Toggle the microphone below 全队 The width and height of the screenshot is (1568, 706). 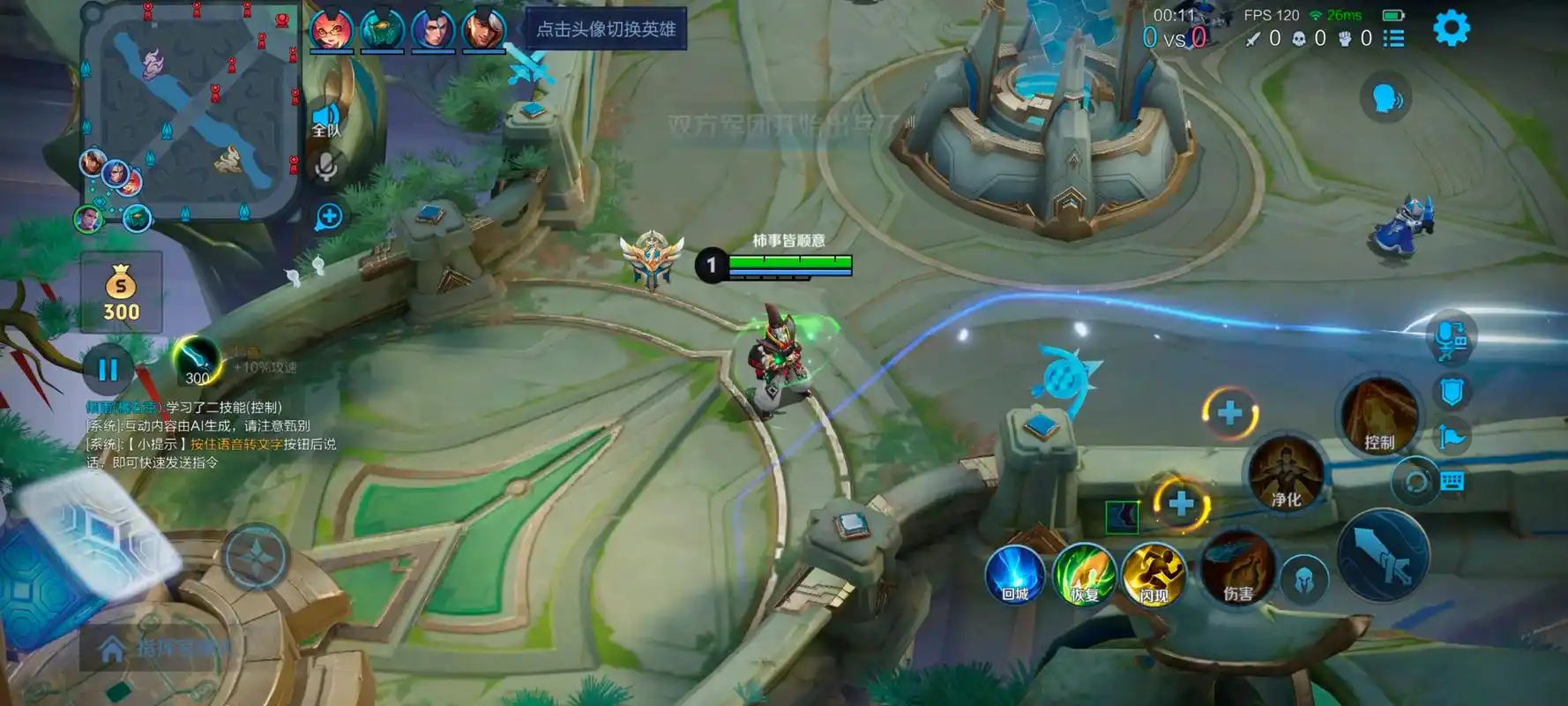point(326,167)
